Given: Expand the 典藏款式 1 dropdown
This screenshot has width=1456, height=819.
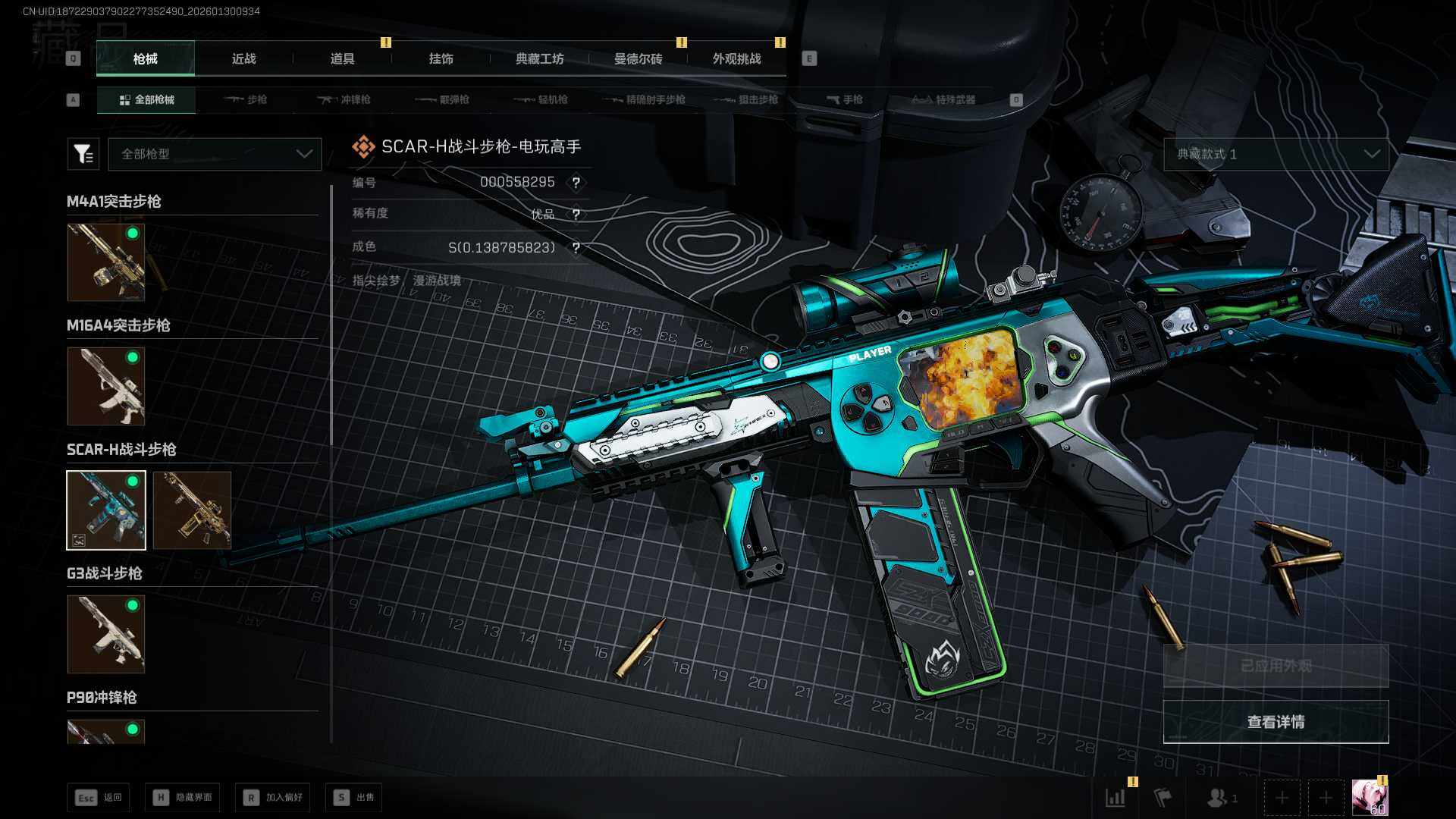Looking at the screenshot, I should [x=1276, y=154].
